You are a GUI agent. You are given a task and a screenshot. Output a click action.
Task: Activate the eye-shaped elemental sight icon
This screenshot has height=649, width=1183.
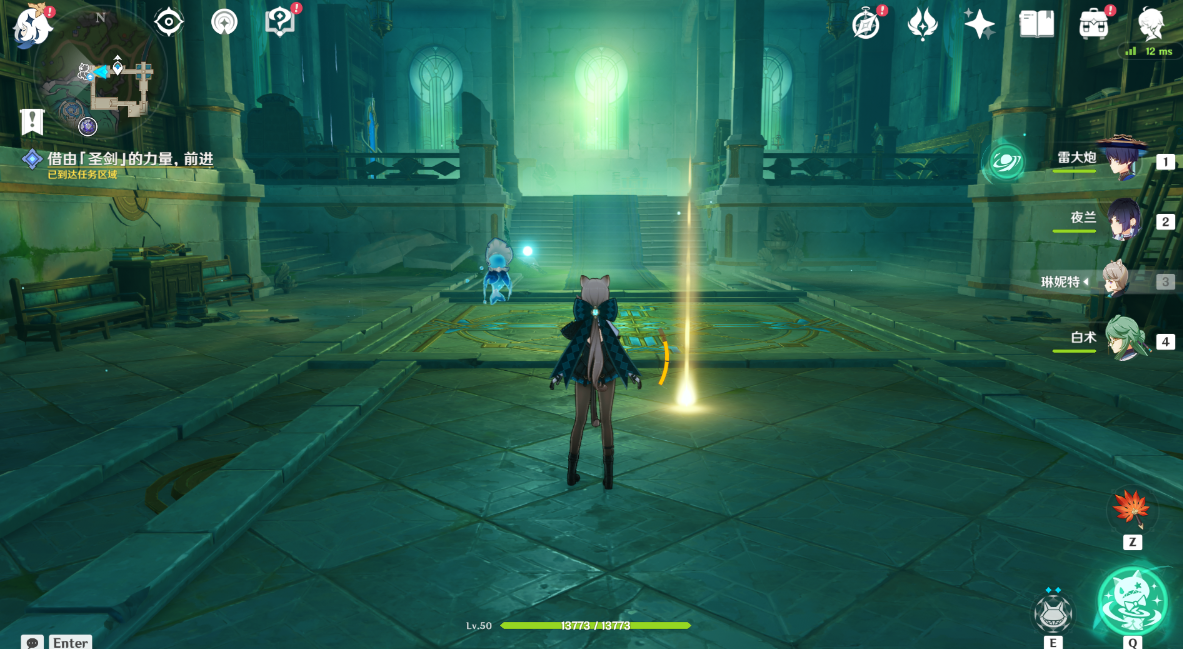(x=169, y=22)
